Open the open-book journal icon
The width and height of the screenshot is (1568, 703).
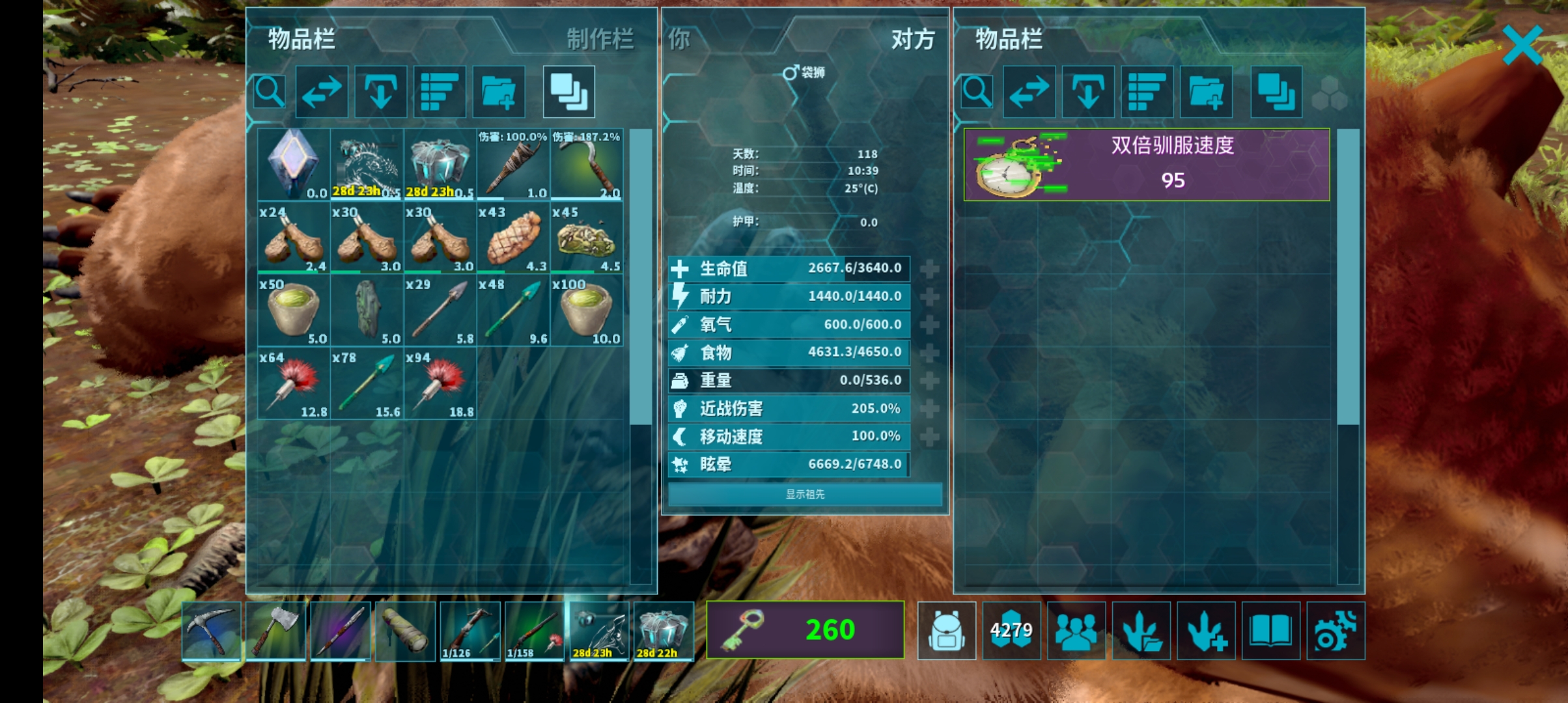point(1270,630)
